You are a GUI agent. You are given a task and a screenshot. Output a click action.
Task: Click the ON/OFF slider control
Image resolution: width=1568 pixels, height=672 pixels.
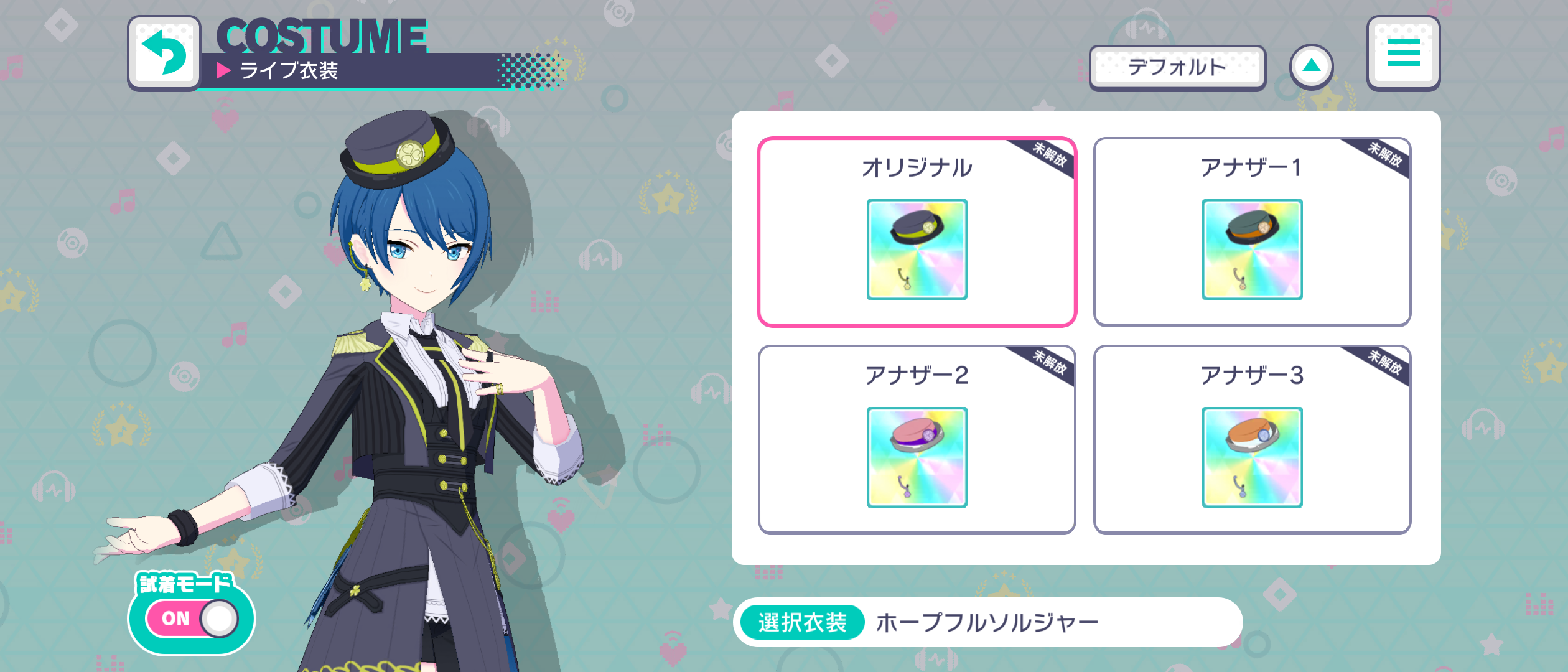(193, 618)
